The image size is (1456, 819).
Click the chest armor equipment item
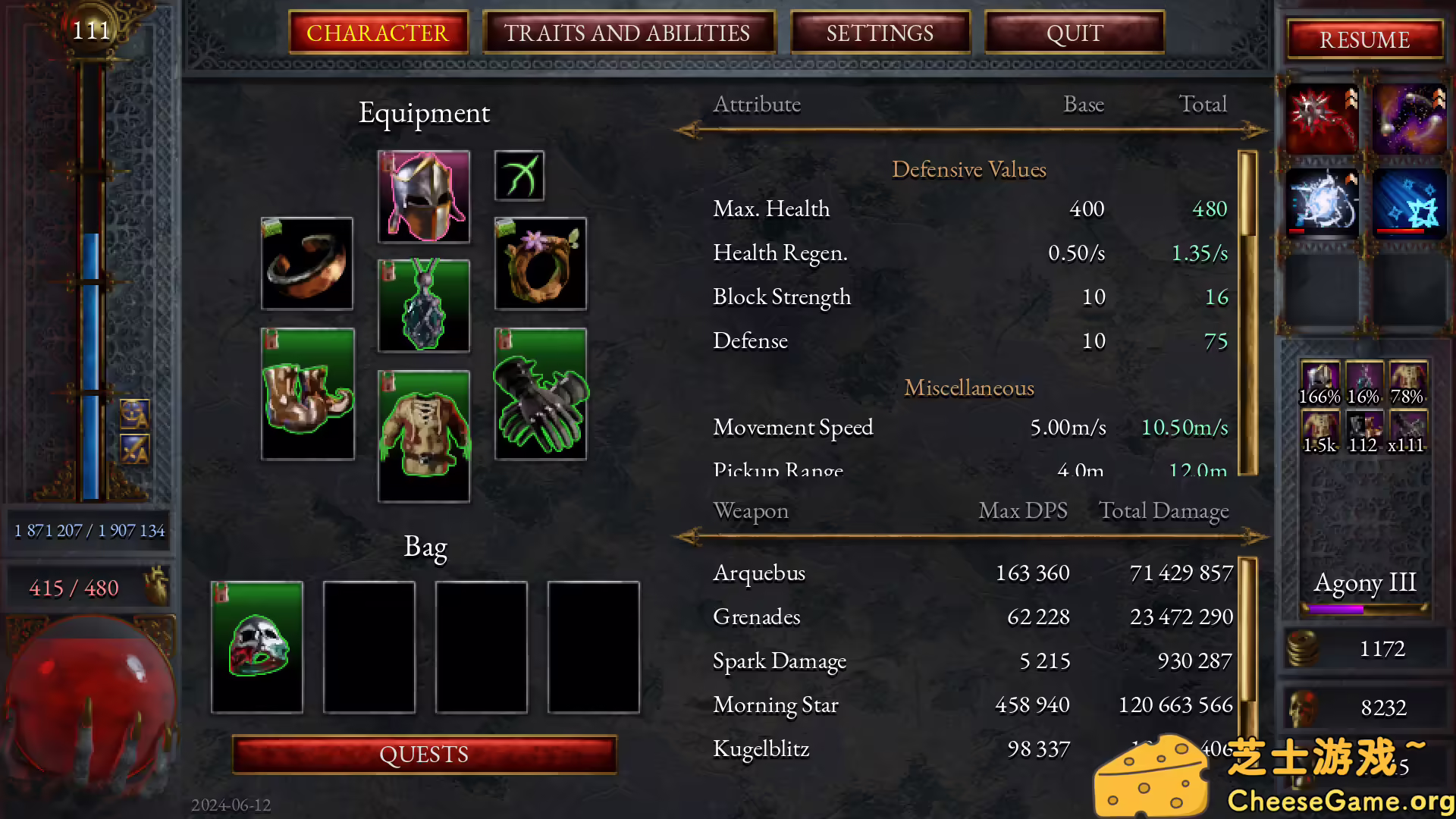(423, 435)
